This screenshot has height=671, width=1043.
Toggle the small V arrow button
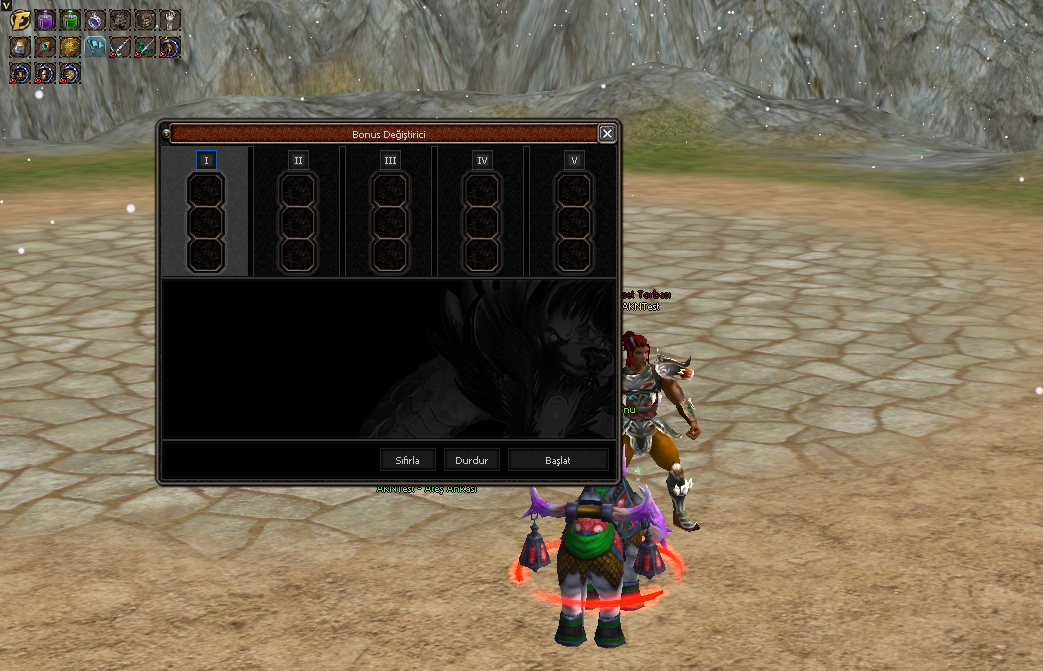tap(5, 5)
